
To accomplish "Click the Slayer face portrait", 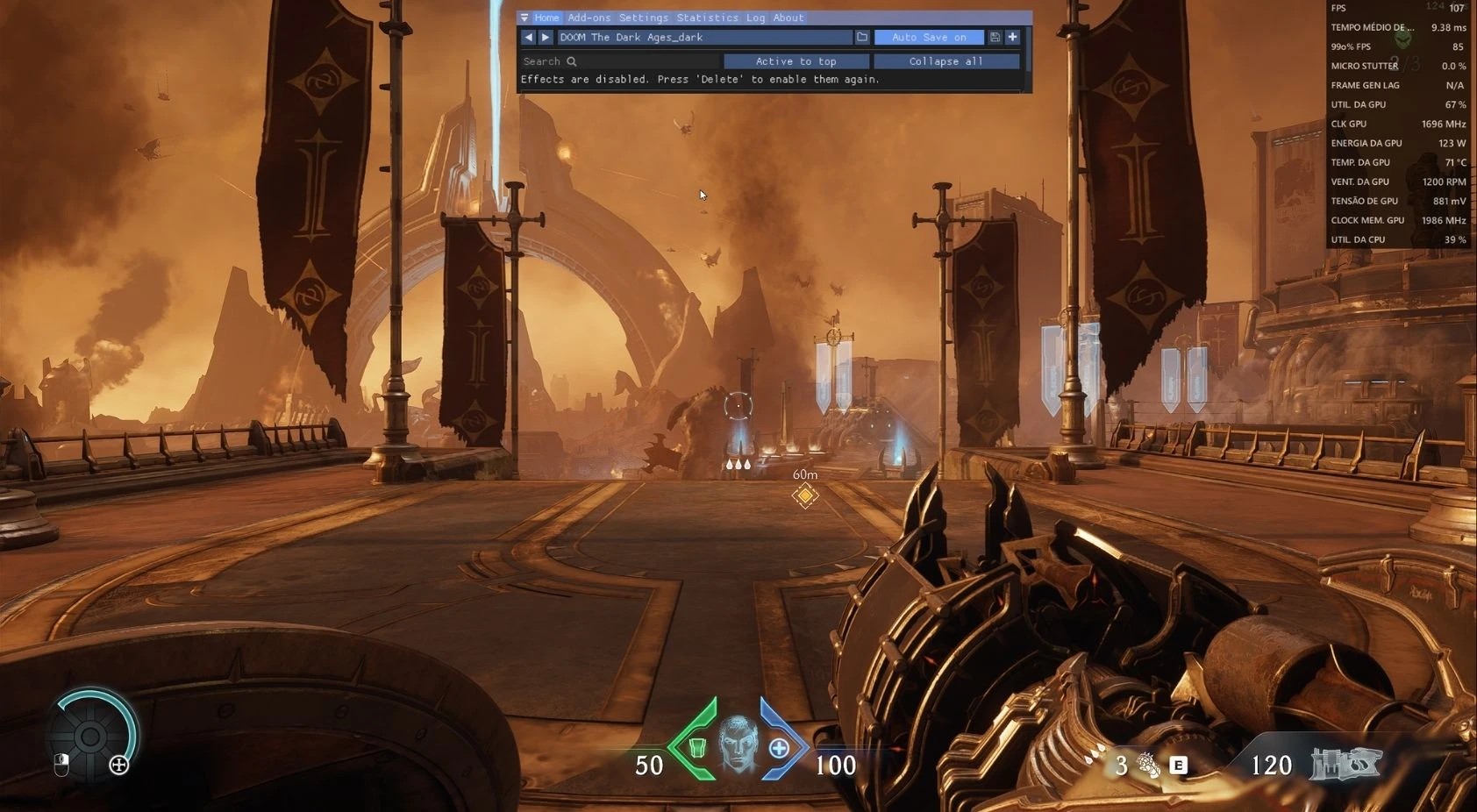I will point(738,744).
